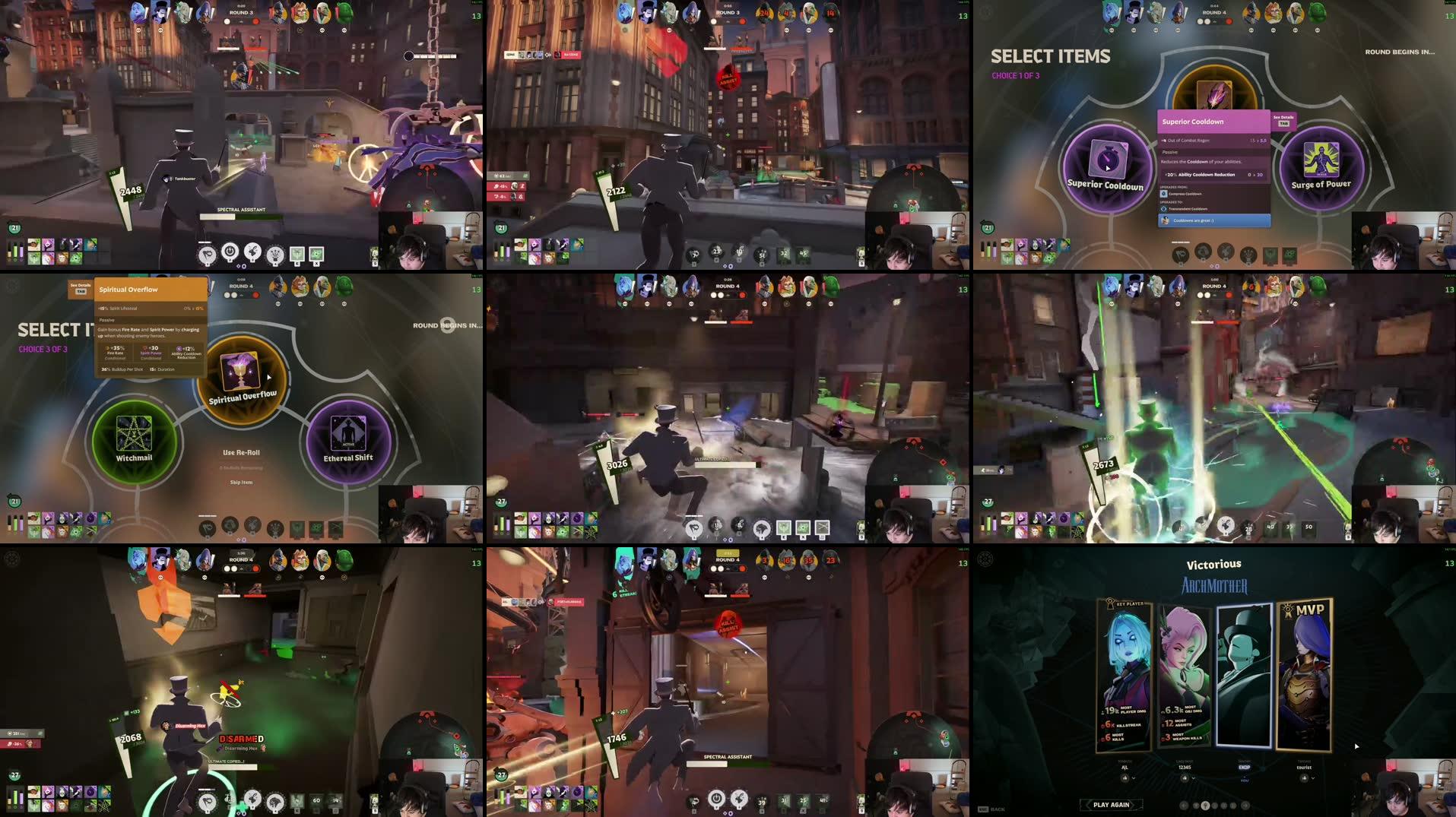
Task: Expand the dropdown next to tourist's commendation
Action: (x=1314, y=778)
